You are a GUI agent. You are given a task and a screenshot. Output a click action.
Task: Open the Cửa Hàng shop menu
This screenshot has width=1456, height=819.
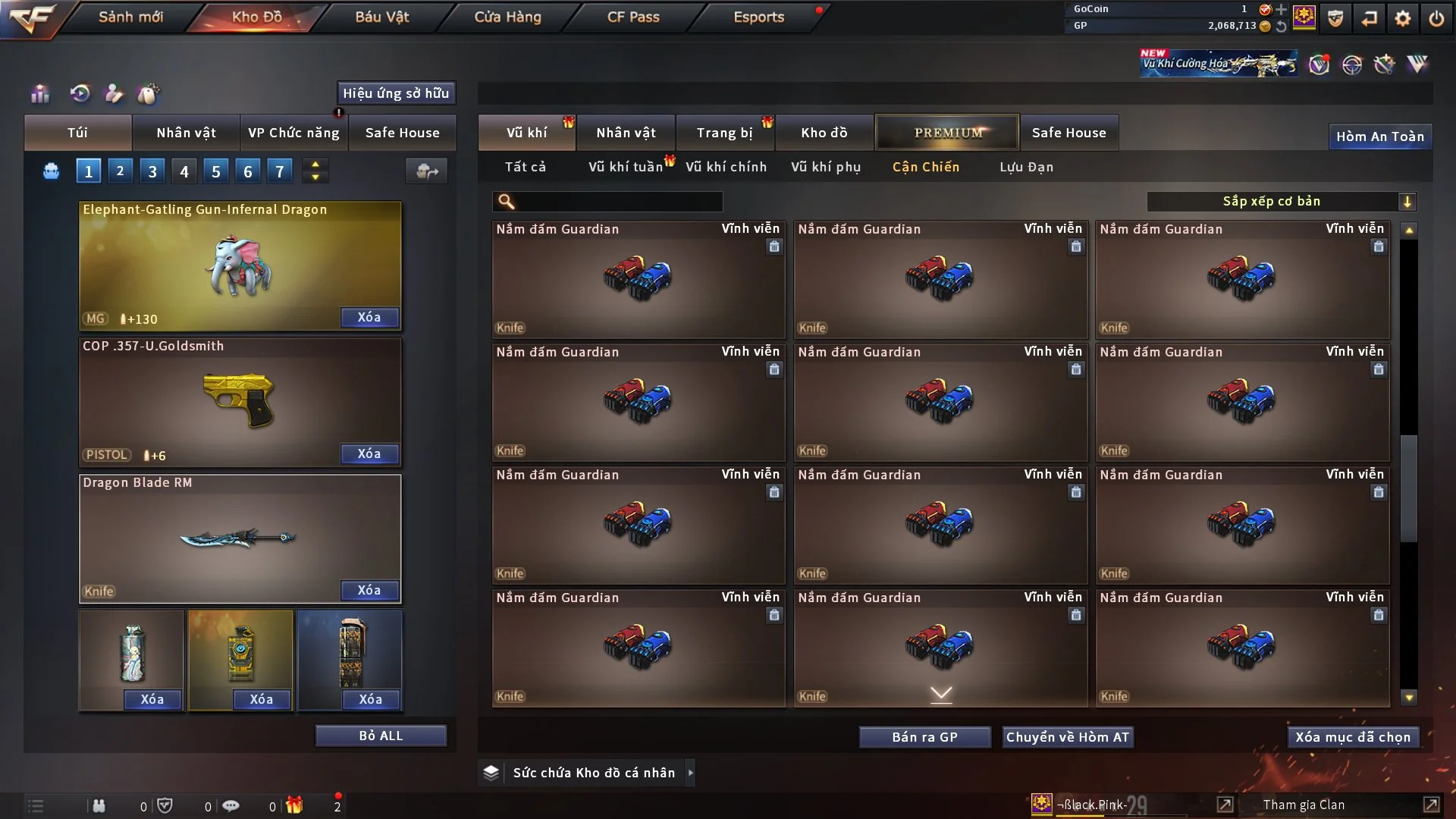(x=507, y=17)
